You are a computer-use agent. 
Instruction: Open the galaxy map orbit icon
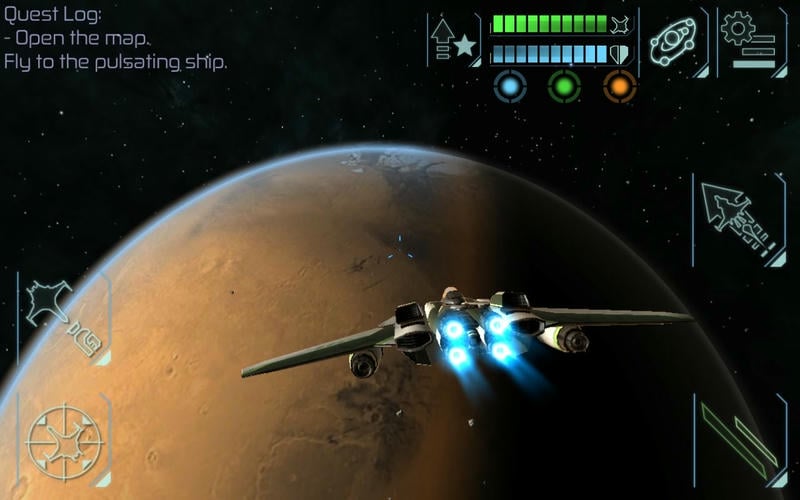pos(673,40)
